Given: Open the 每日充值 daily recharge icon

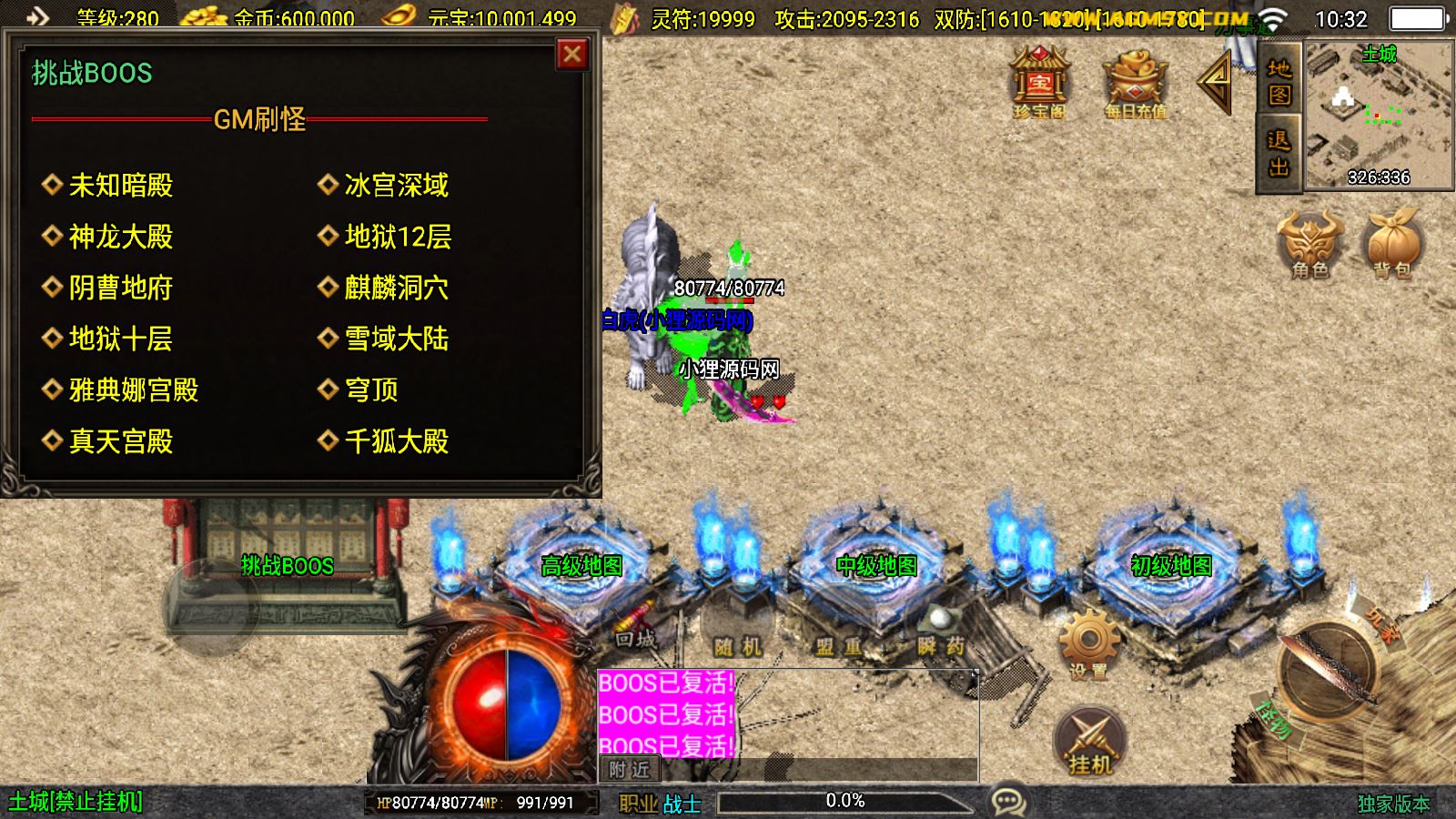Looking at the screenshot, I should tap(1135, 84).
